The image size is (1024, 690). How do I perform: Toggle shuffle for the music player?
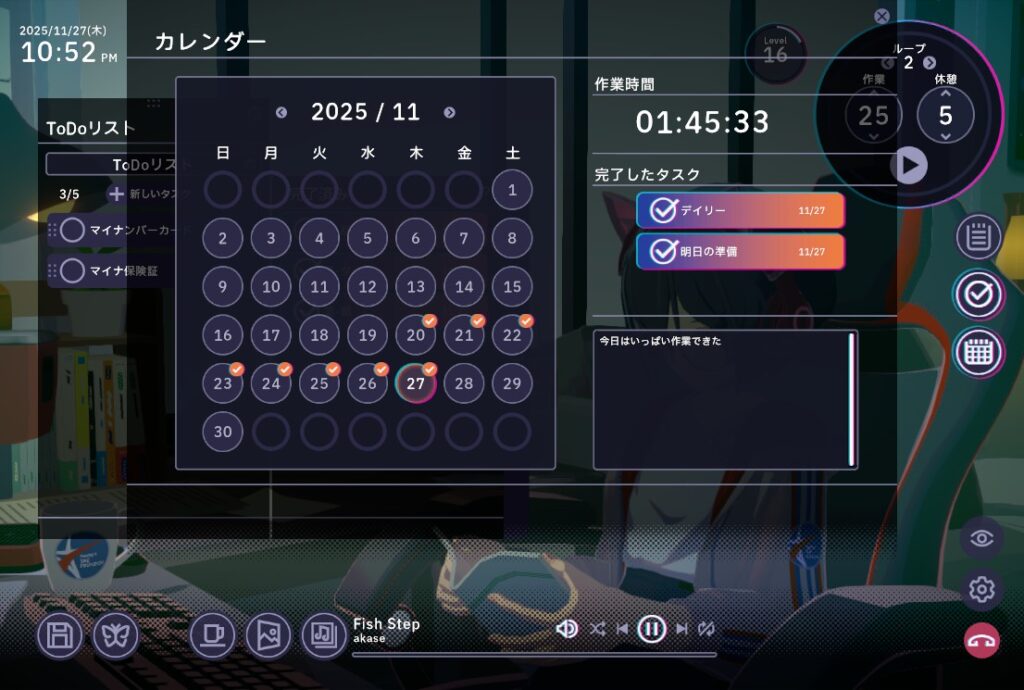597,628
